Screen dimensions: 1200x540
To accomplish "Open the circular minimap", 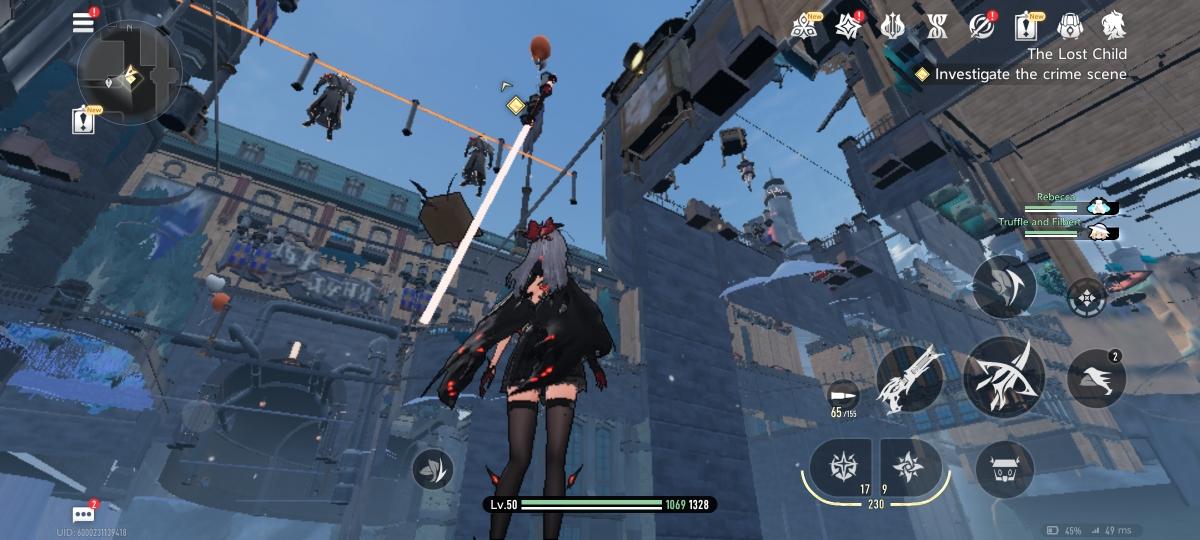I will 129,73.
